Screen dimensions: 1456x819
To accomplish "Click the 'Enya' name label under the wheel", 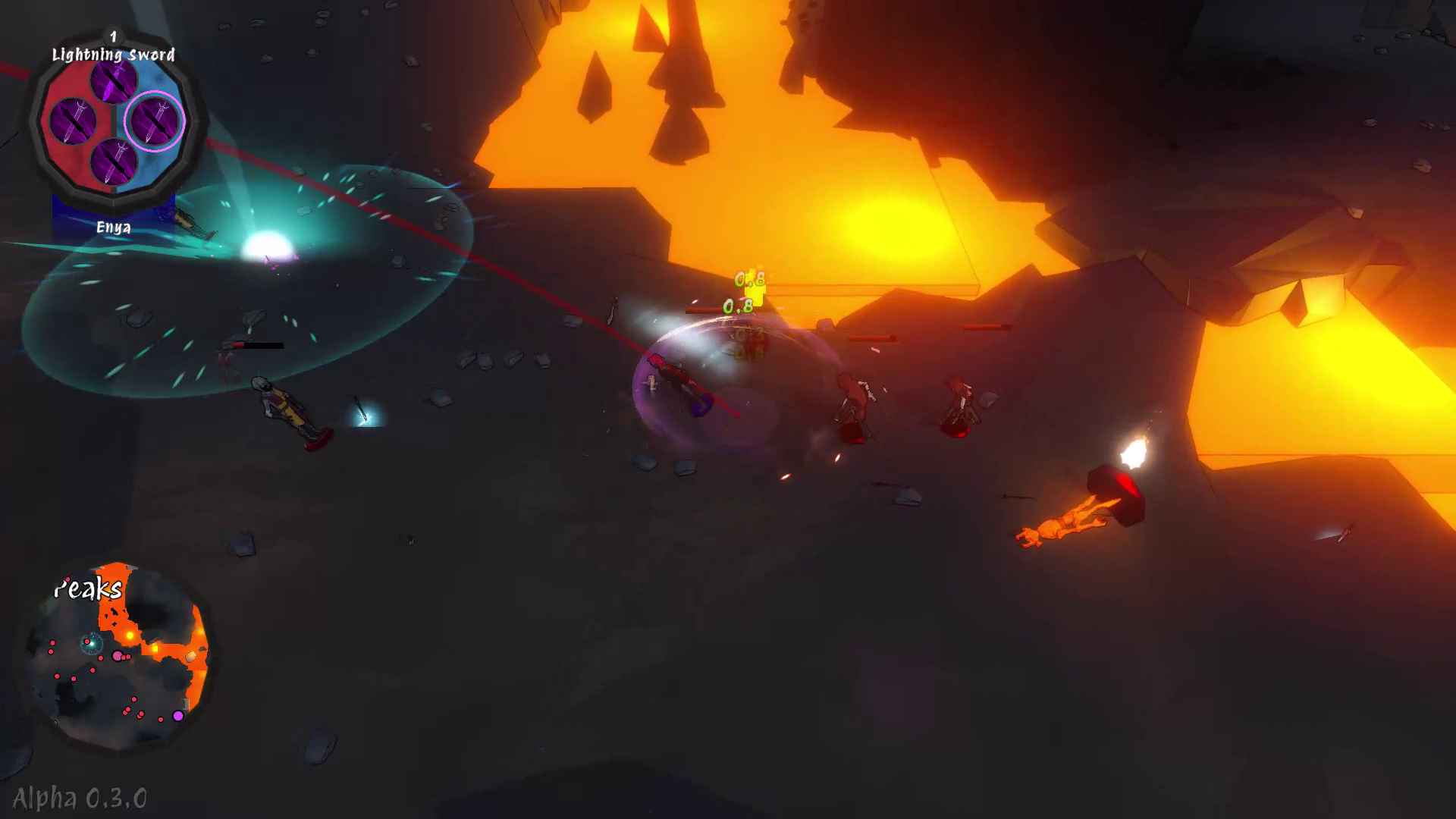I will 112,227.
